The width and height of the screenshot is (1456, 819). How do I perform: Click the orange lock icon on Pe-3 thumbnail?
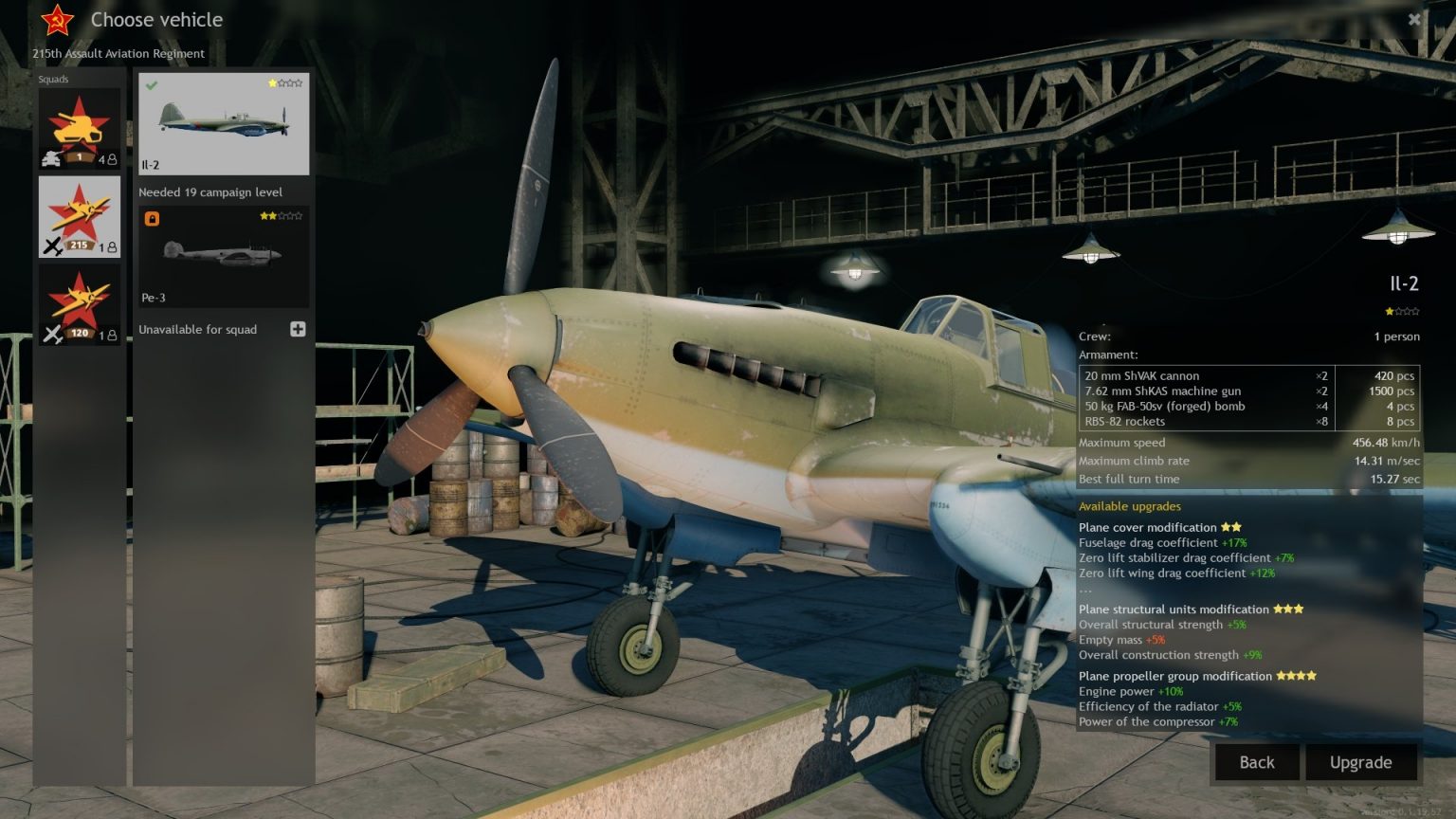coord(154,217)
